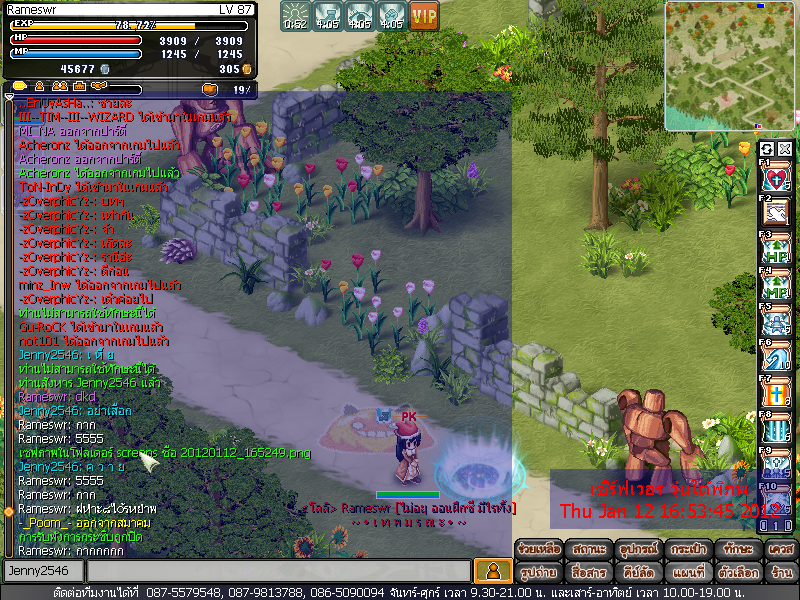Open the สื่อสาร (Communication) menu

tap(589, 573)
